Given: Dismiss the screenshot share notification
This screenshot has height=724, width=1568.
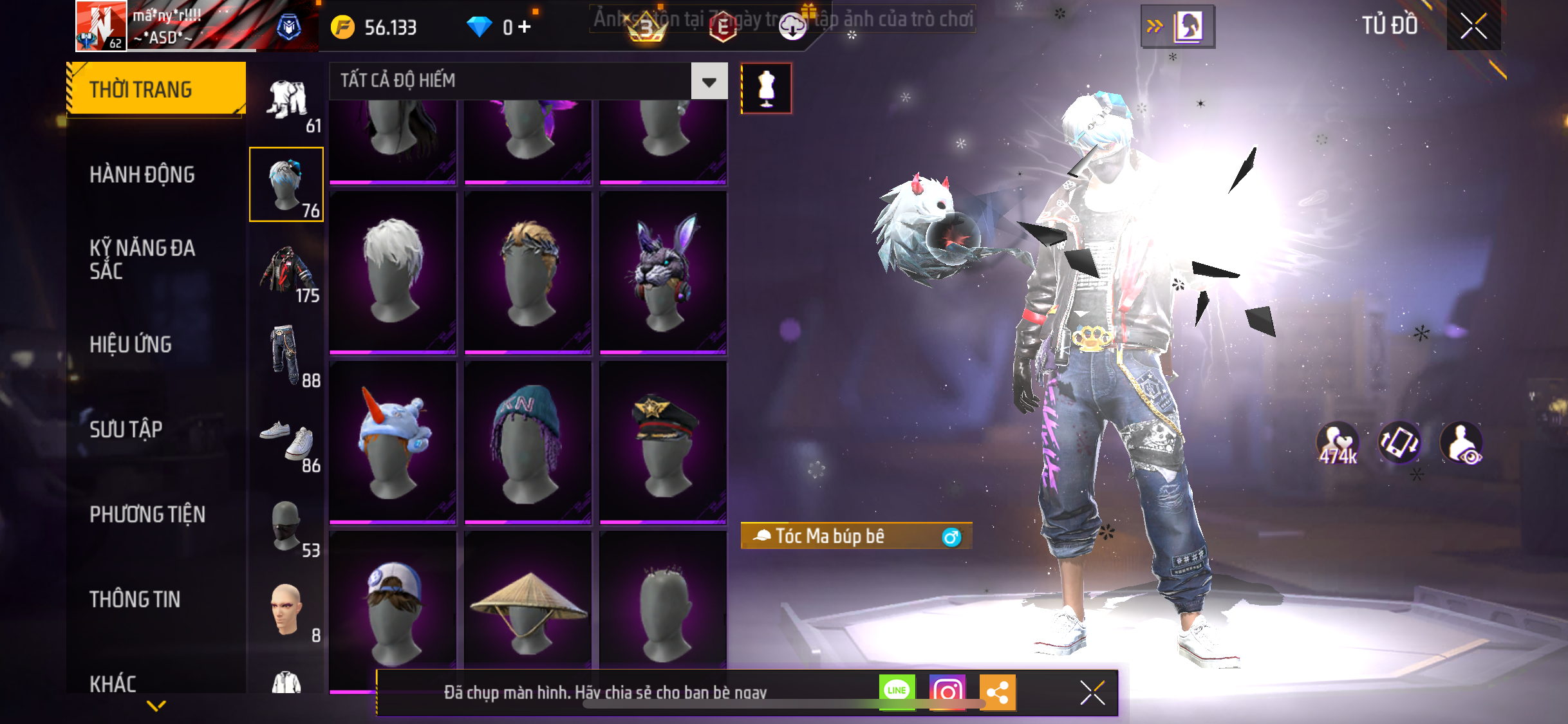Looking at the screenshot, I should point(1092,692).
